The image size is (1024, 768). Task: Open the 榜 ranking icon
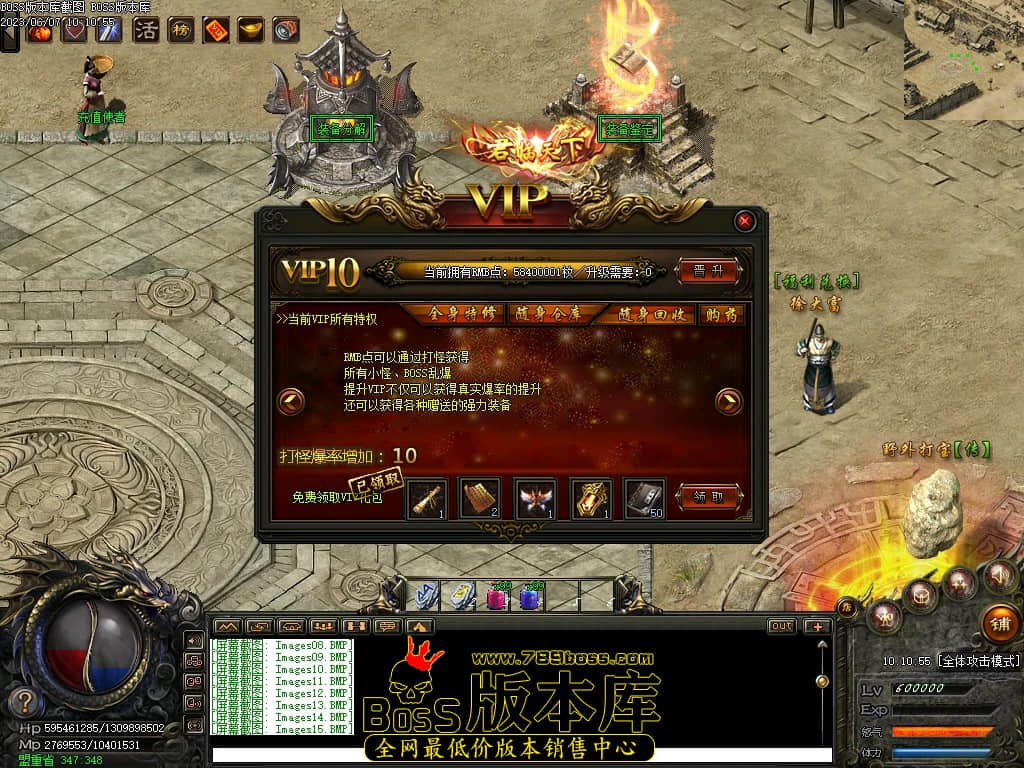[x=181, y=30]
